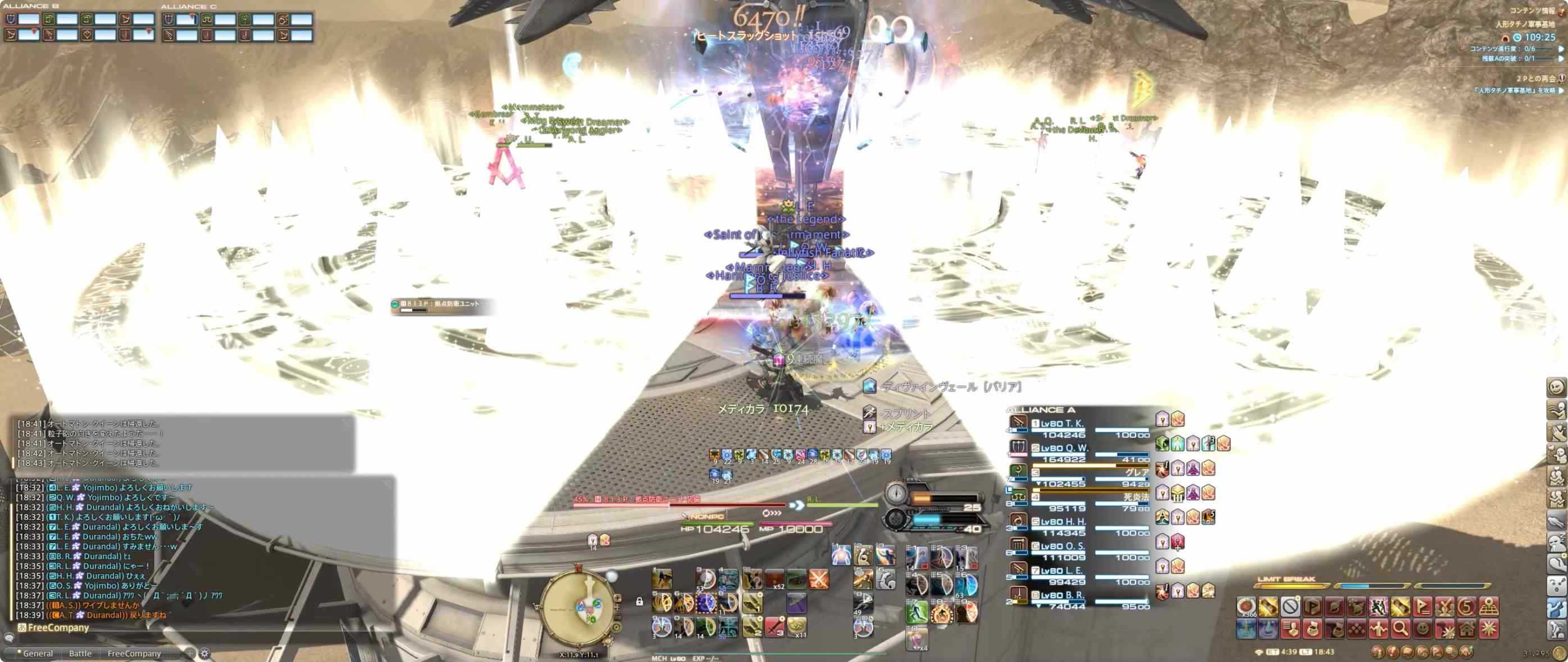Click the house-shaped Return icon
Viewport: 1568px width, 662px height.
(1466, 630)
